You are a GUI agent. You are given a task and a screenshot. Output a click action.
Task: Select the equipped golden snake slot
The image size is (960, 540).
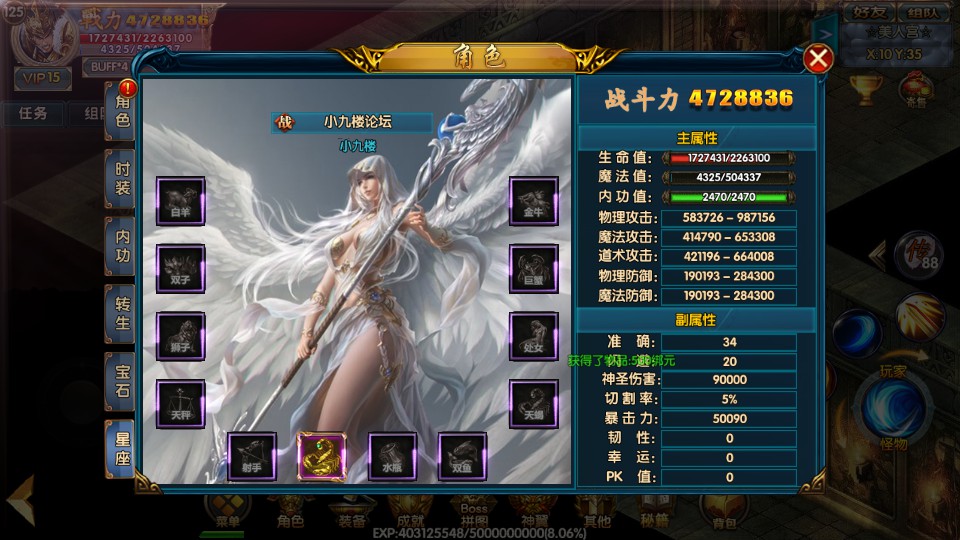(x=322, y=457)
